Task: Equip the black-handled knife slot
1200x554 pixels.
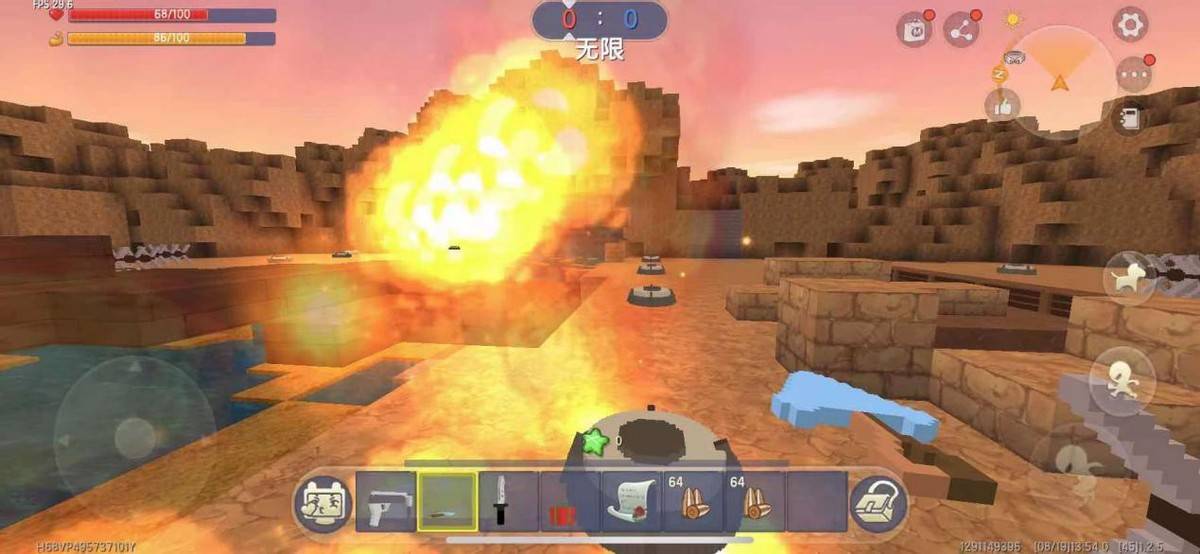Action: 508,502
